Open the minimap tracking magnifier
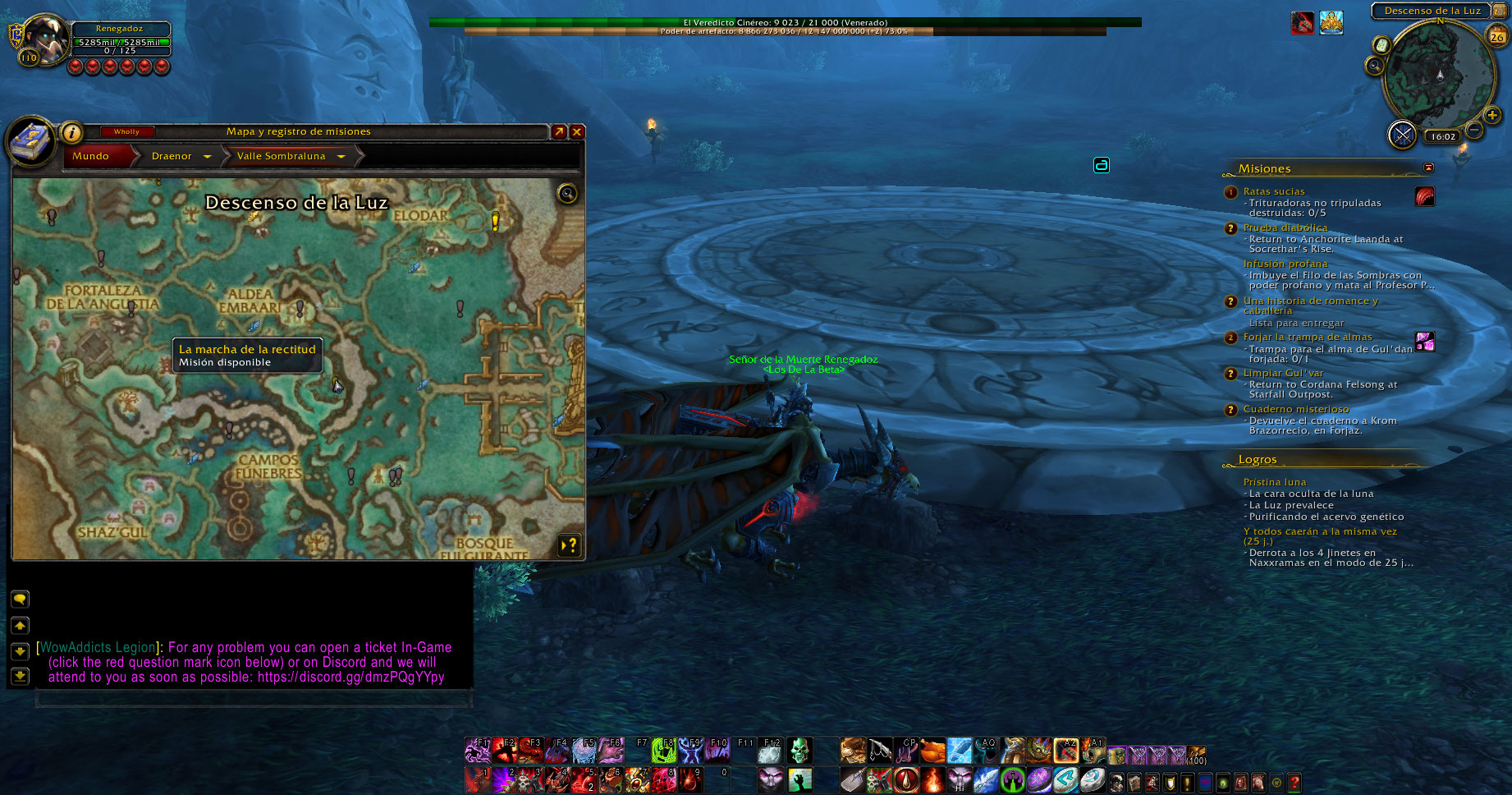 pyautogui.click(x=1375, y=66)
